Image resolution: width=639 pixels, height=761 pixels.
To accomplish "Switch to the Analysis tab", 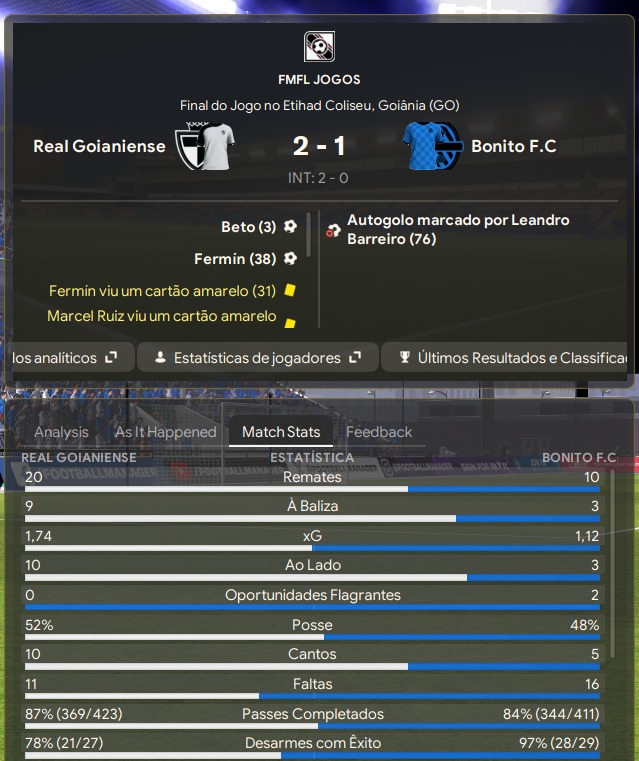I will point(61,432).
